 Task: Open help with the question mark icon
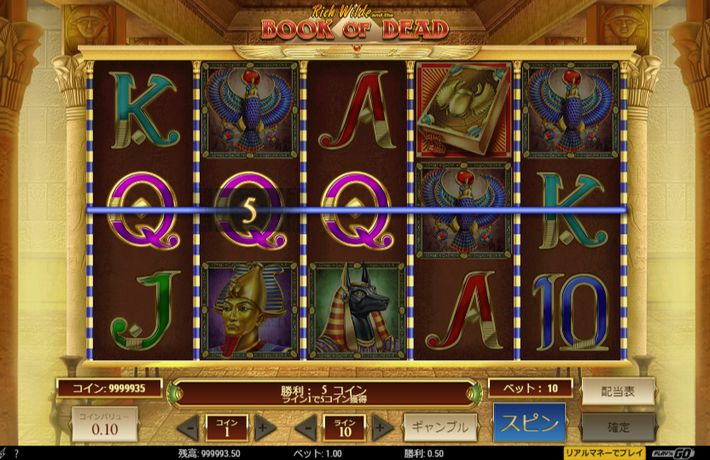coord(18,454)
